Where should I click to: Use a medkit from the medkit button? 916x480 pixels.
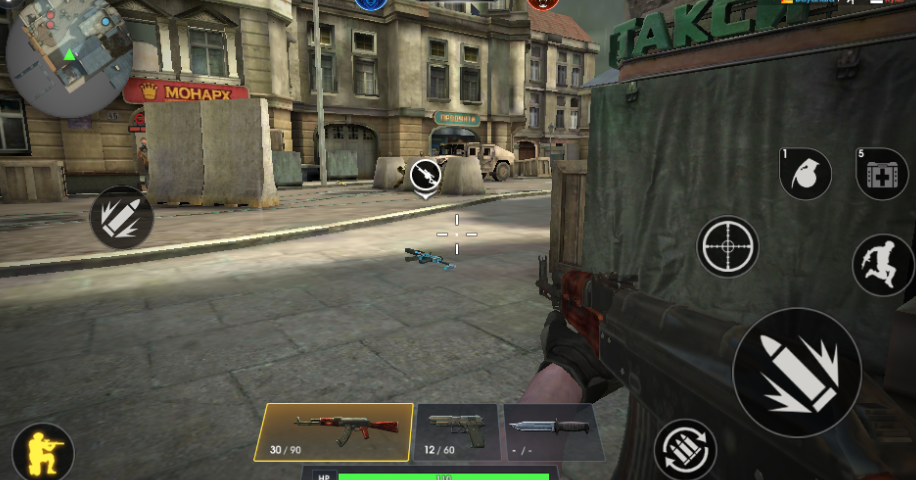[882, 174]
